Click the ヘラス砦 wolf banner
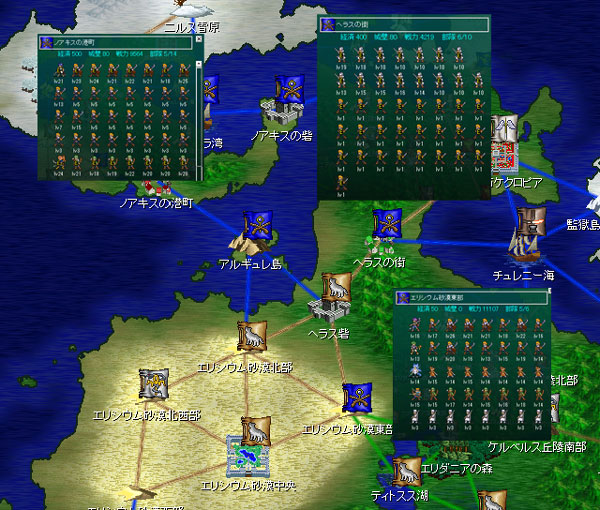 pyautogui.click(x=335, y=289)
